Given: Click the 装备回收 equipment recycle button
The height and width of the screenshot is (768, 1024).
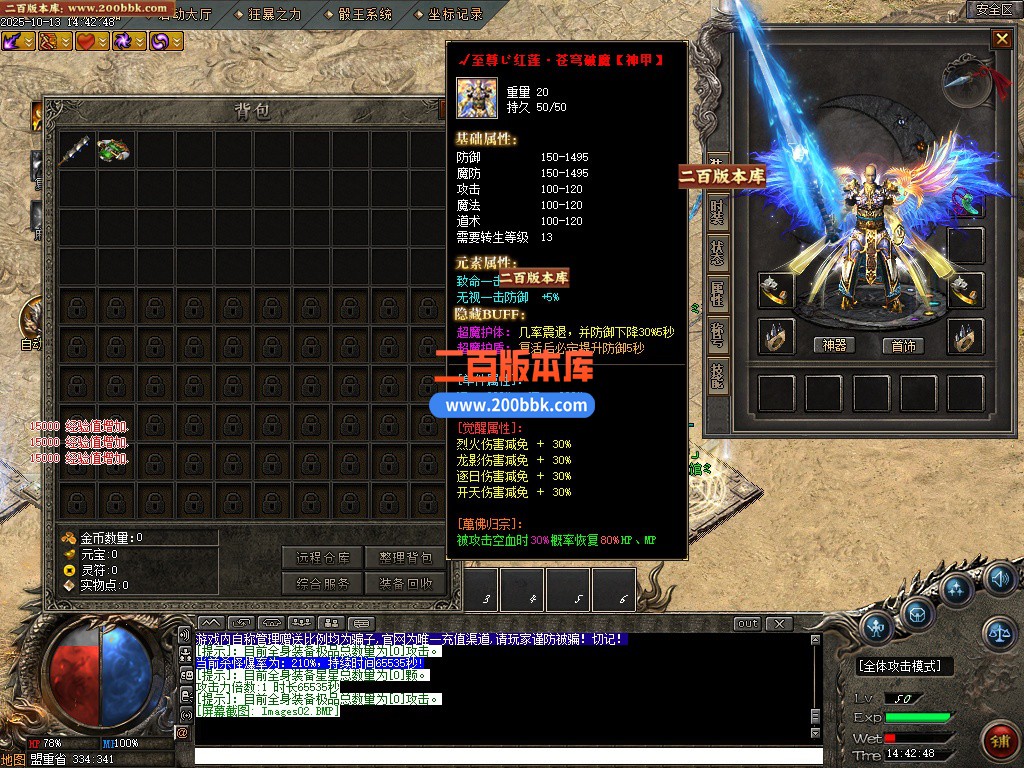Looking at the screenshot, I should 405,584.
